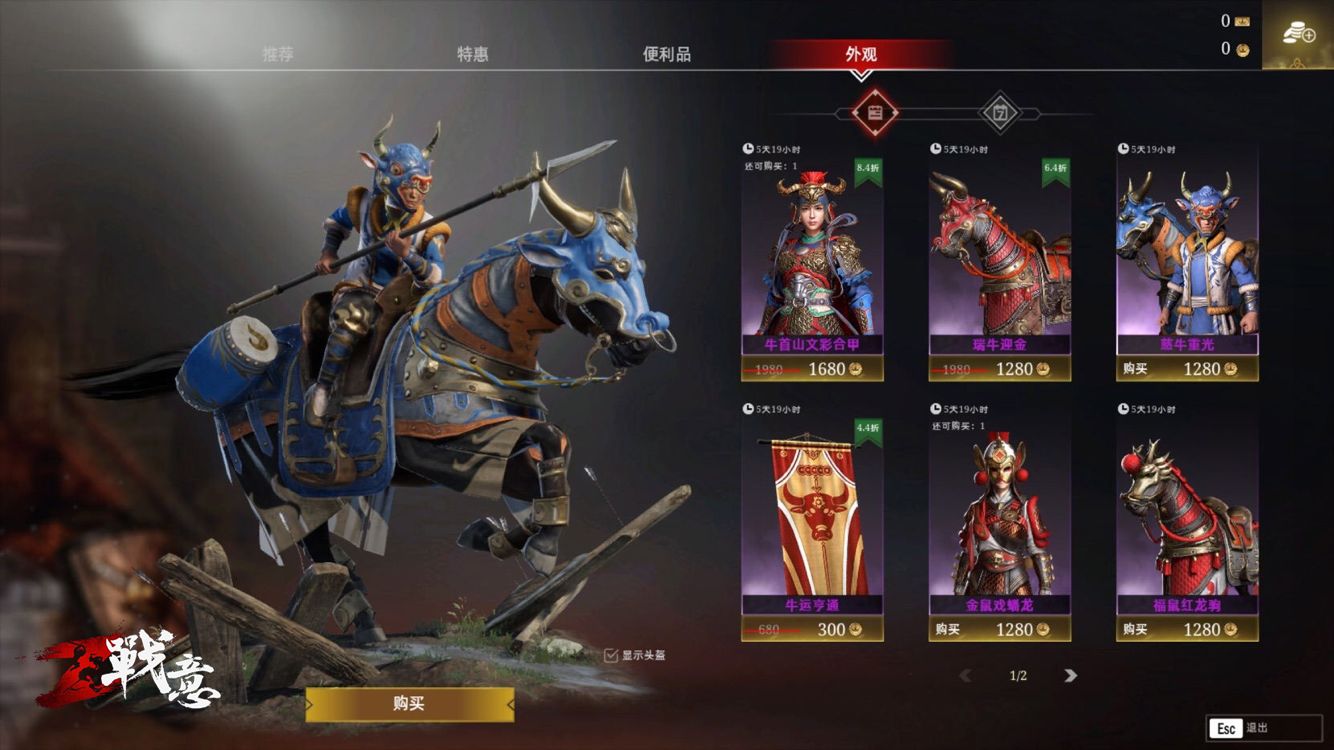Switch to the 外观 tab
Image resolution: width=1334 pixels, height=750 pixels.
click(861, 56)
